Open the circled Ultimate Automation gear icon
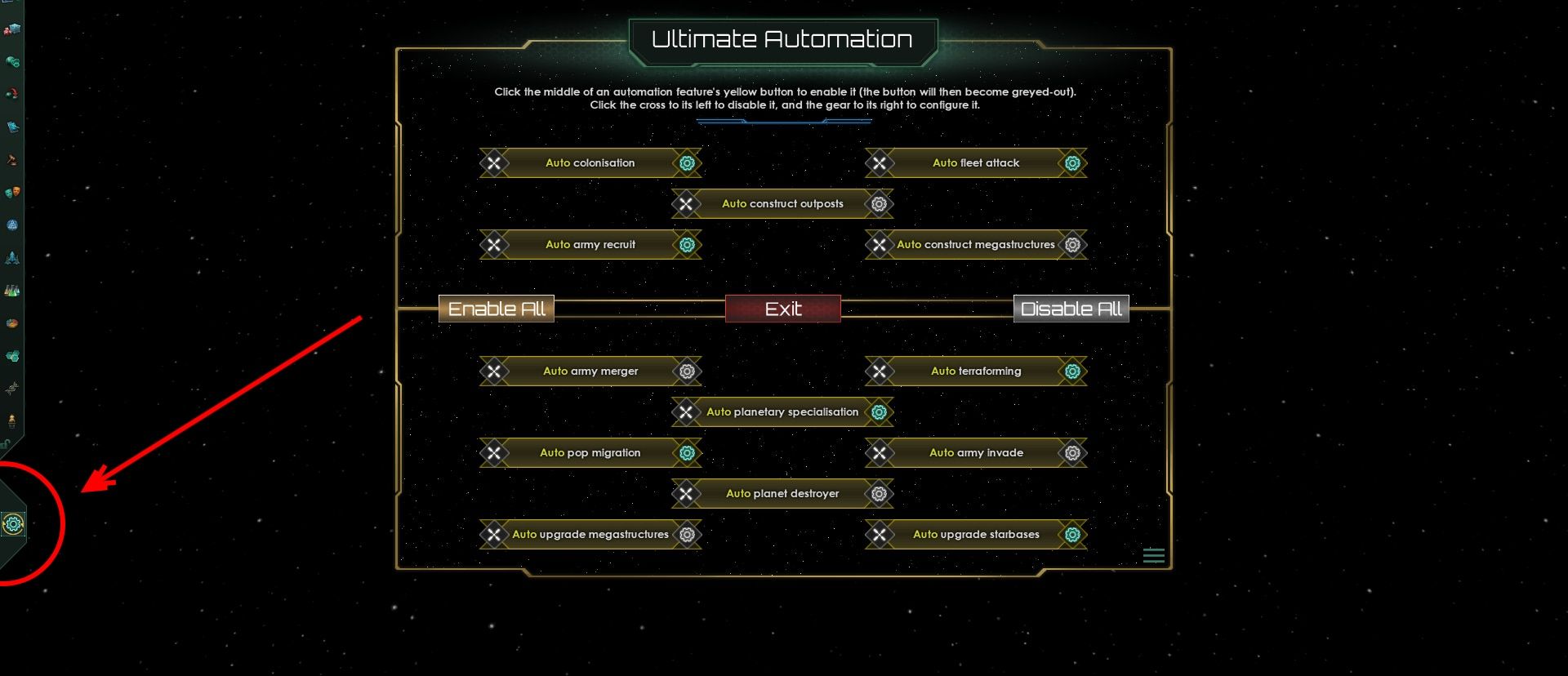 [x=12, y=525]
